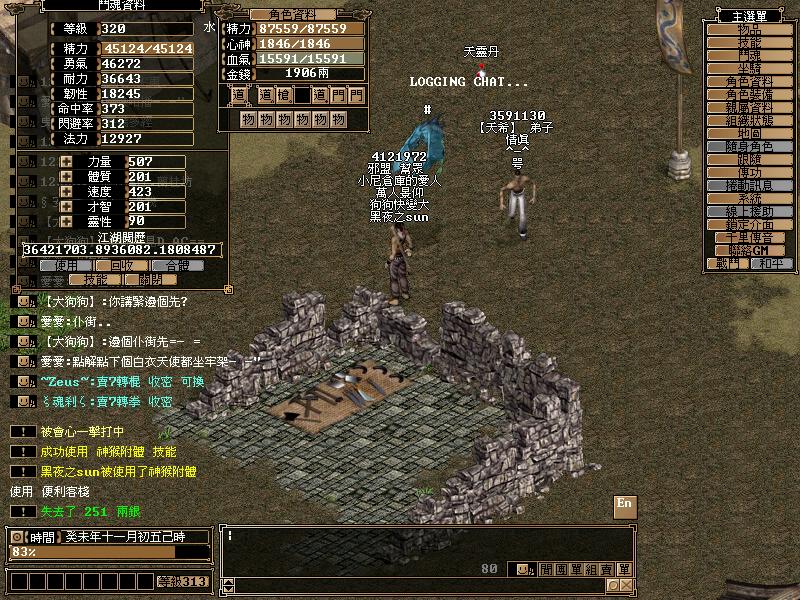Image resolution: width=800 pixels, height=600 pixels.
Task: Click the 回收 button in 門魂 panel
Action: coord(122,266)
